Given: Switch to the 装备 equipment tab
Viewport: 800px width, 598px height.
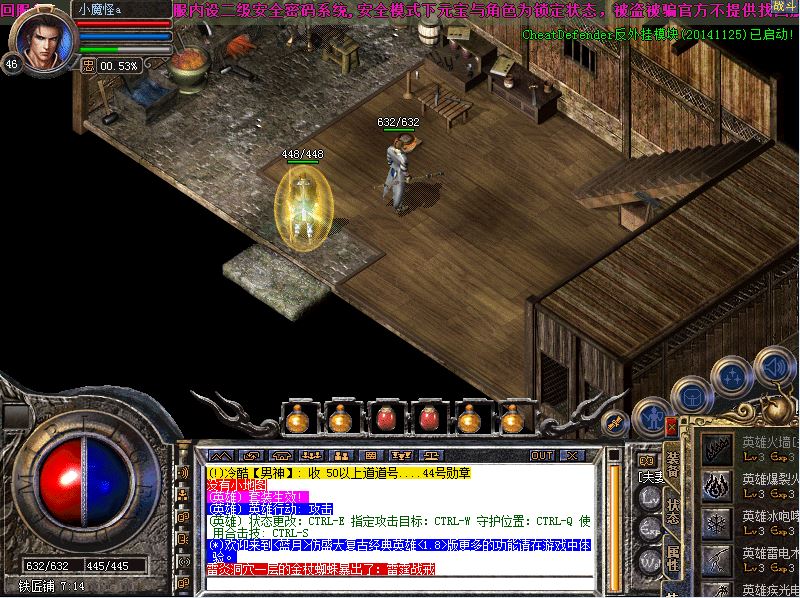Looking at the screenshot, I should [x=673, y=464].
